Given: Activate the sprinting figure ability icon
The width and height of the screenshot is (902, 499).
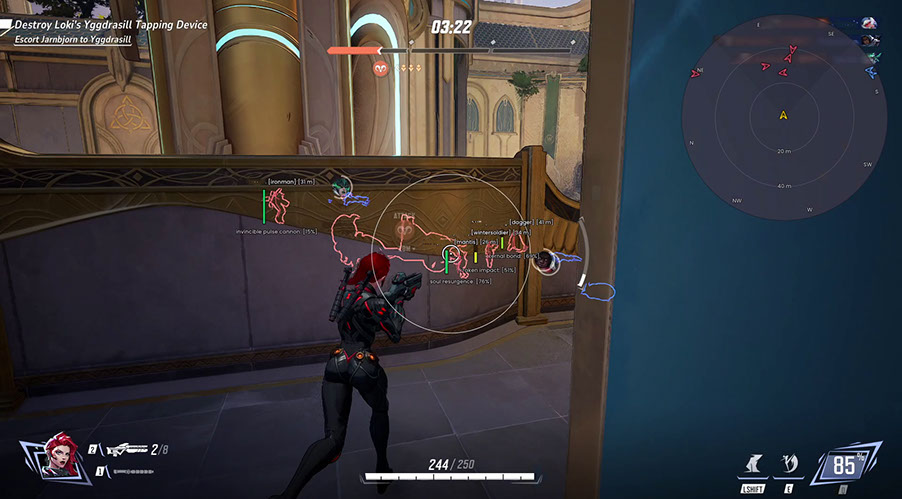Looking at the screenshot, I should coord(751,464).
